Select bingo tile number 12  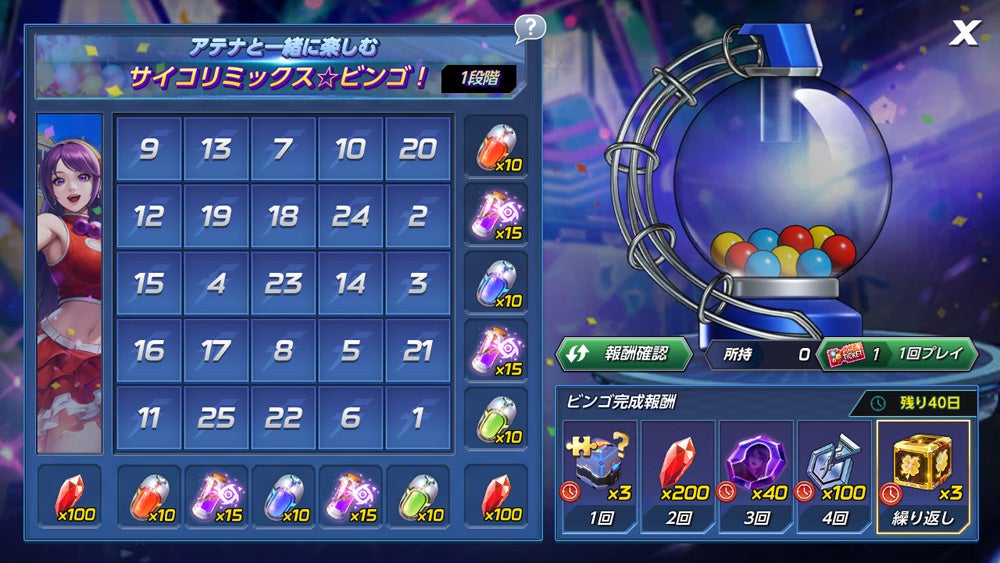[x=149, y=216]
